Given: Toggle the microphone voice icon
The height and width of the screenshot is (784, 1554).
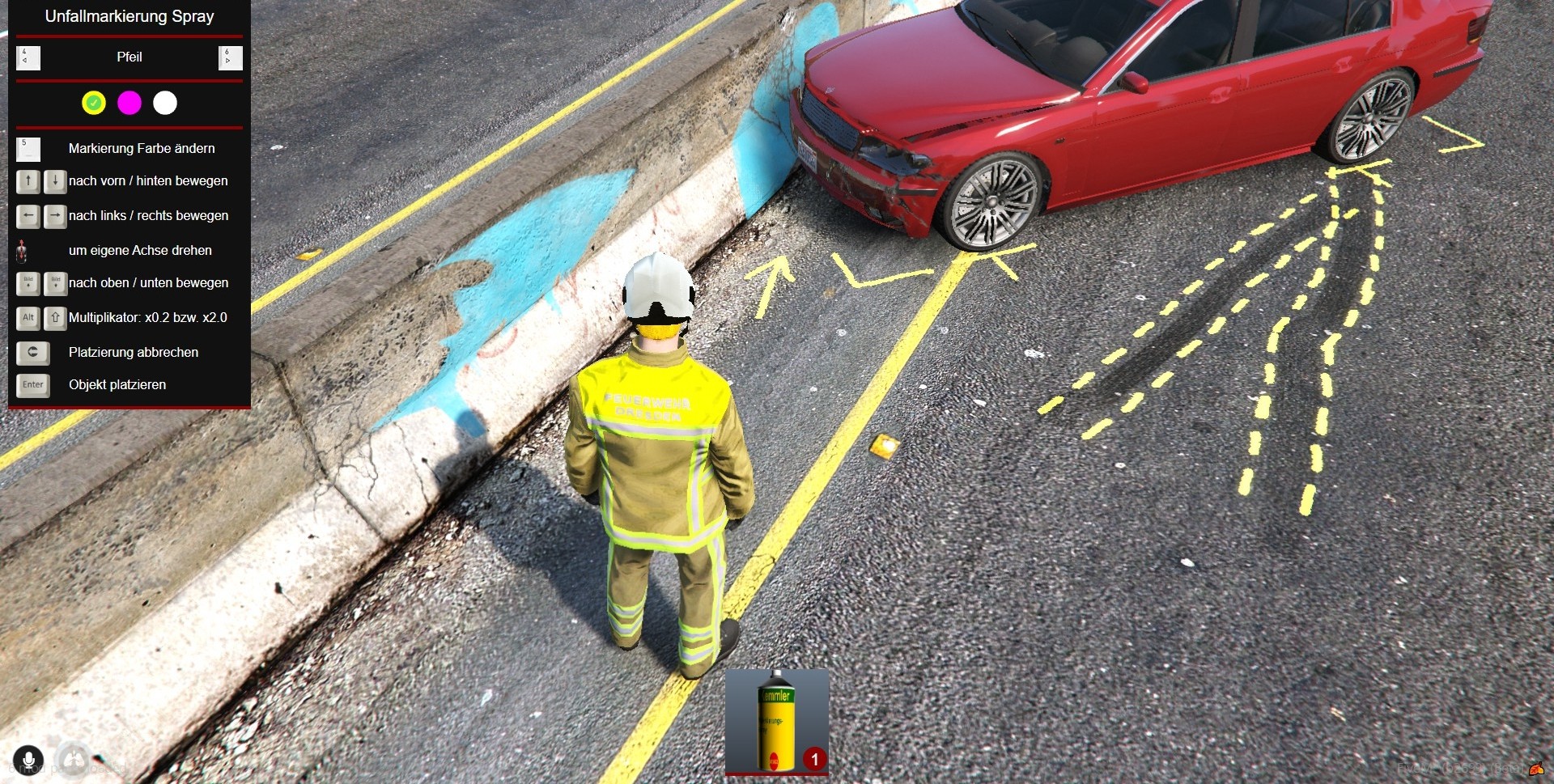Looking at the screenshot, I should tap(28, 760).
